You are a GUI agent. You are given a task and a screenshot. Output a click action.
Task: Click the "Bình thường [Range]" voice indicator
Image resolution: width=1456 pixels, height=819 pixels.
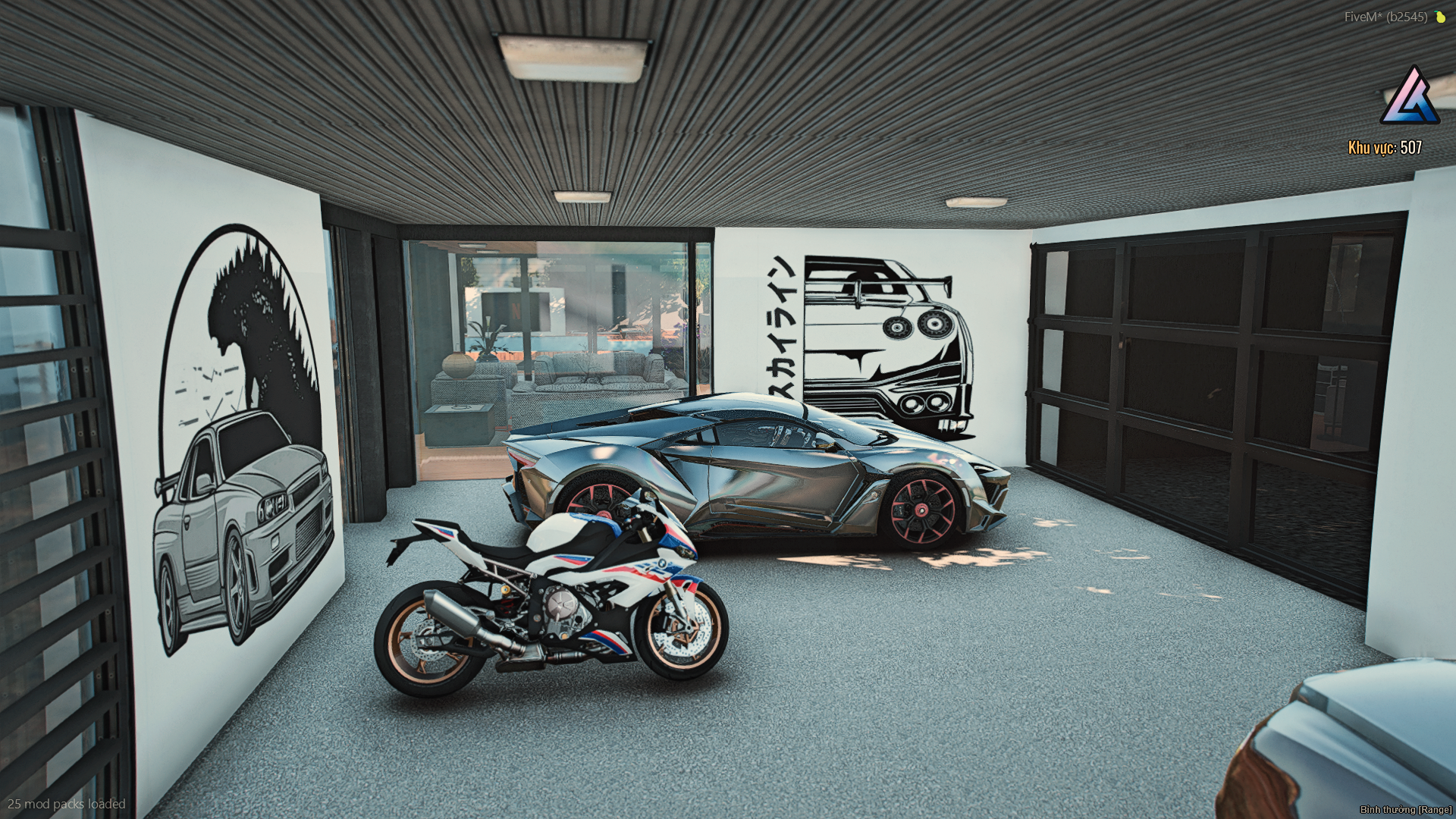click(x=1405, y=810)
